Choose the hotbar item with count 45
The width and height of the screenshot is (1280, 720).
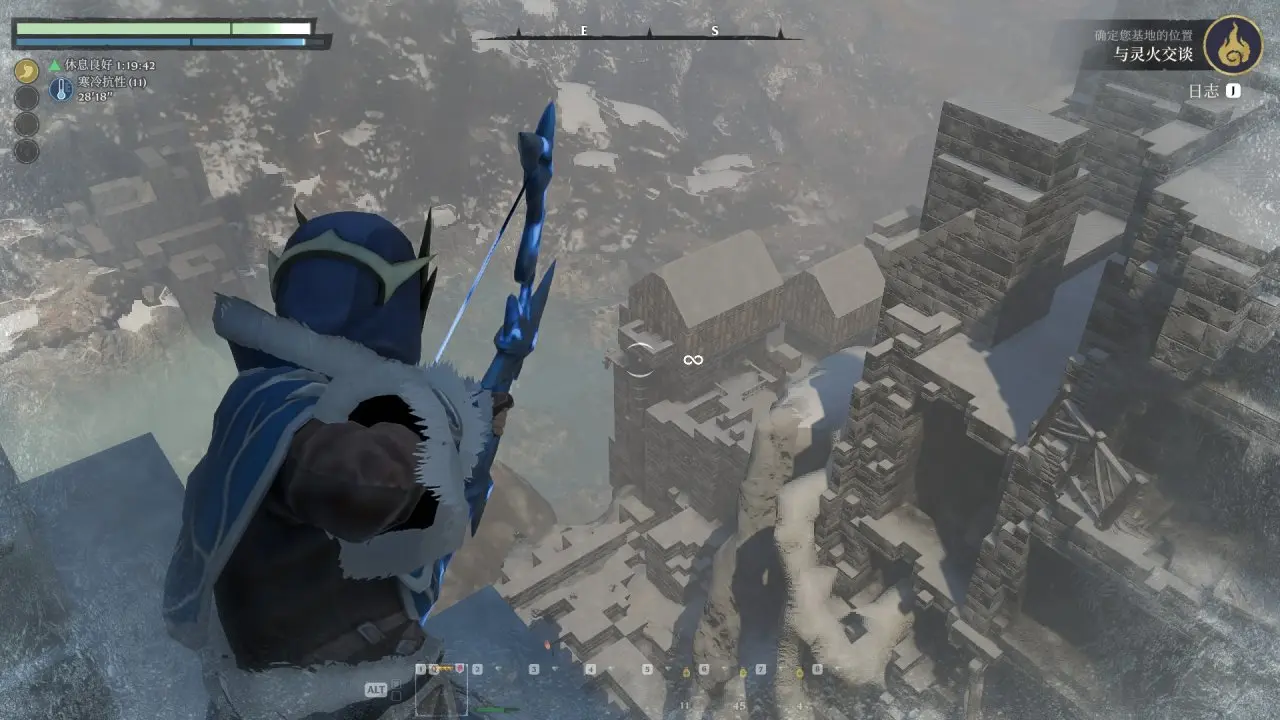tap(742, 690)
